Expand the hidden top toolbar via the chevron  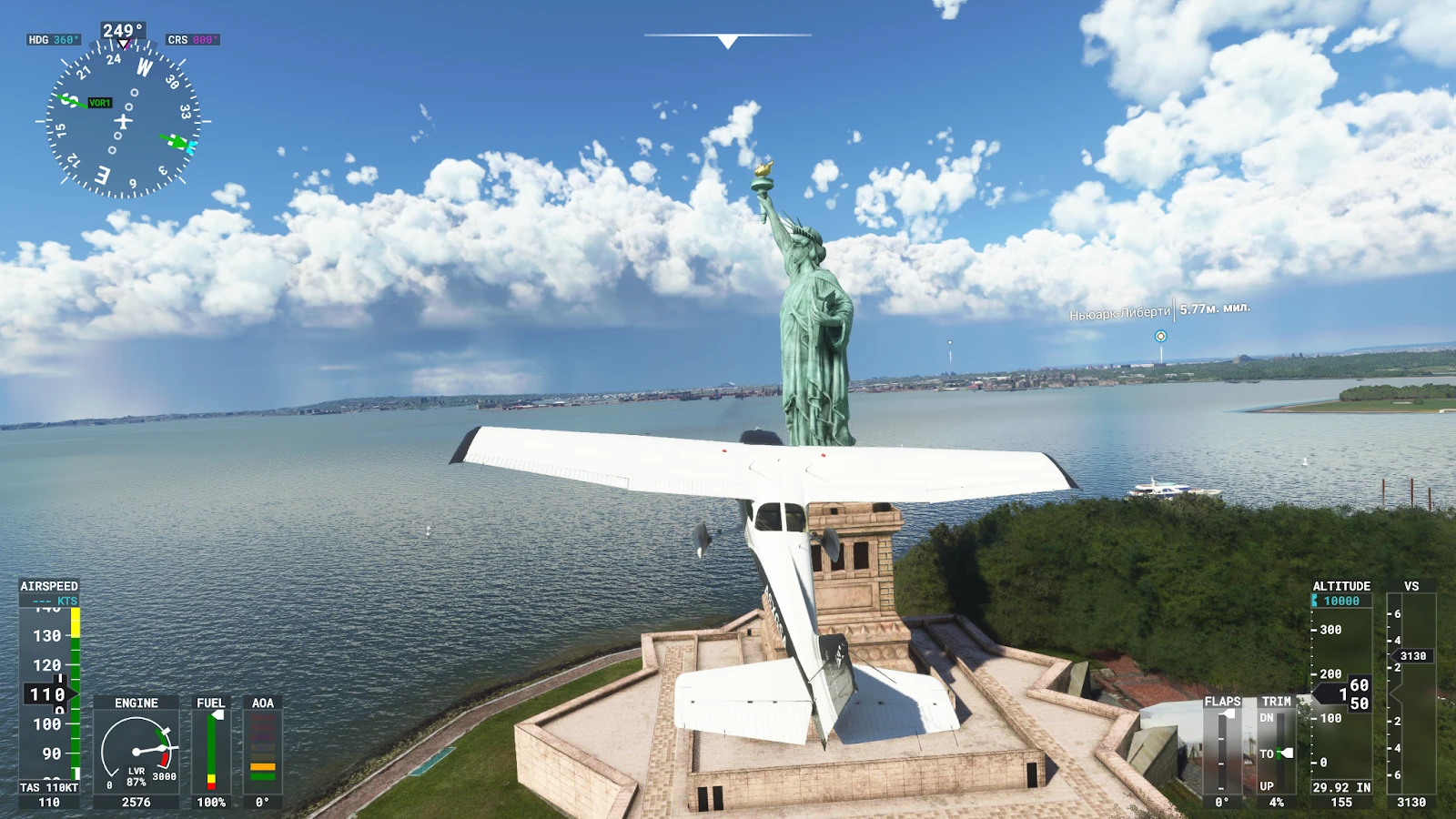728,40
